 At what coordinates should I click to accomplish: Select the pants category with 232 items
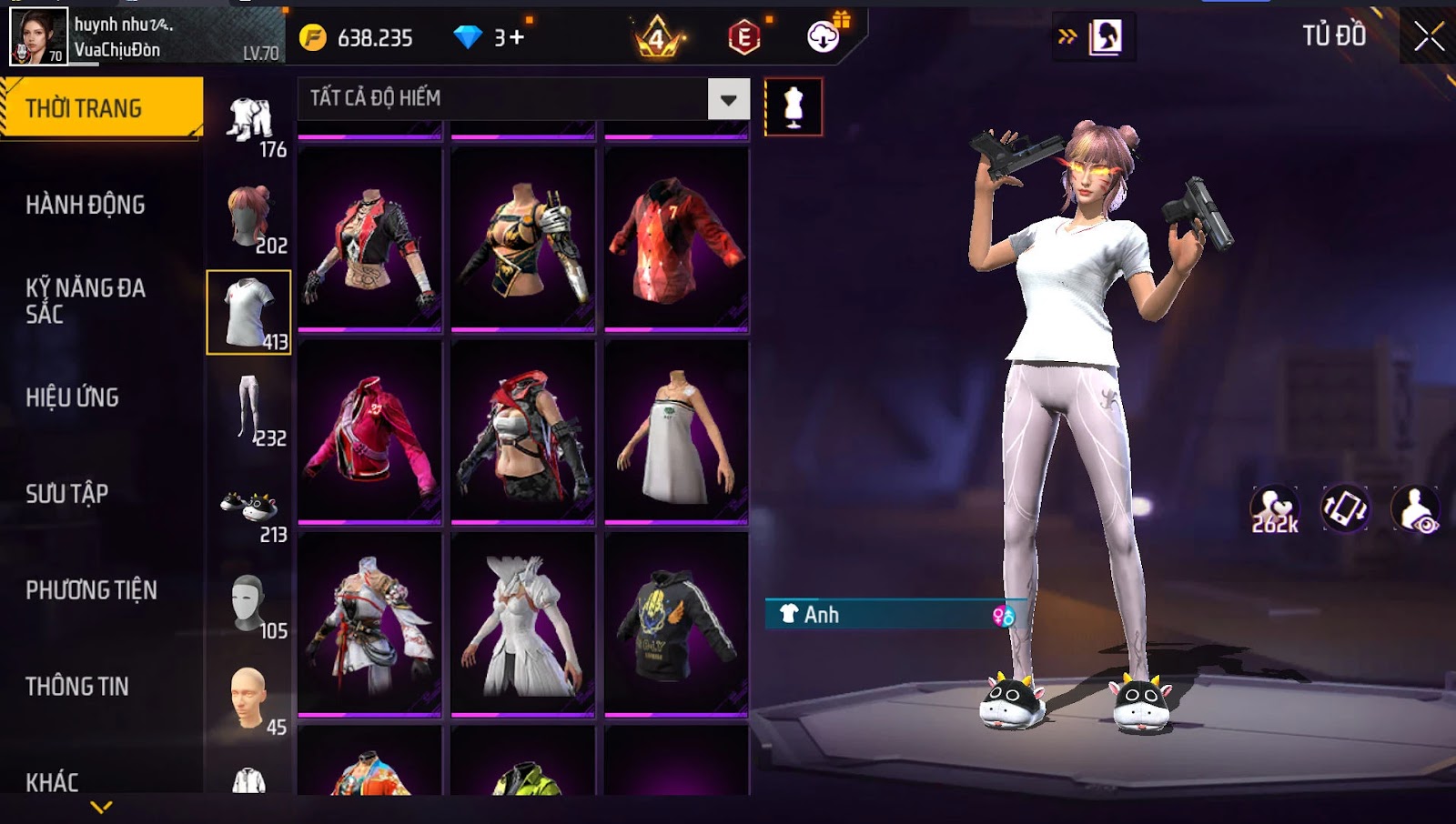pos(249,411)
